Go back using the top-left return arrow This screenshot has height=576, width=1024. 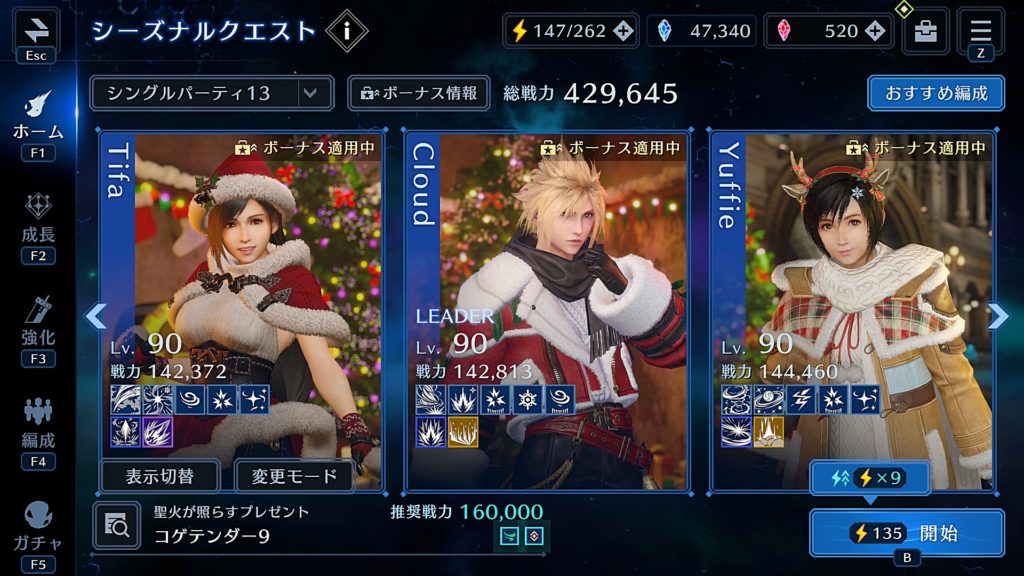[x=35, y=29]
